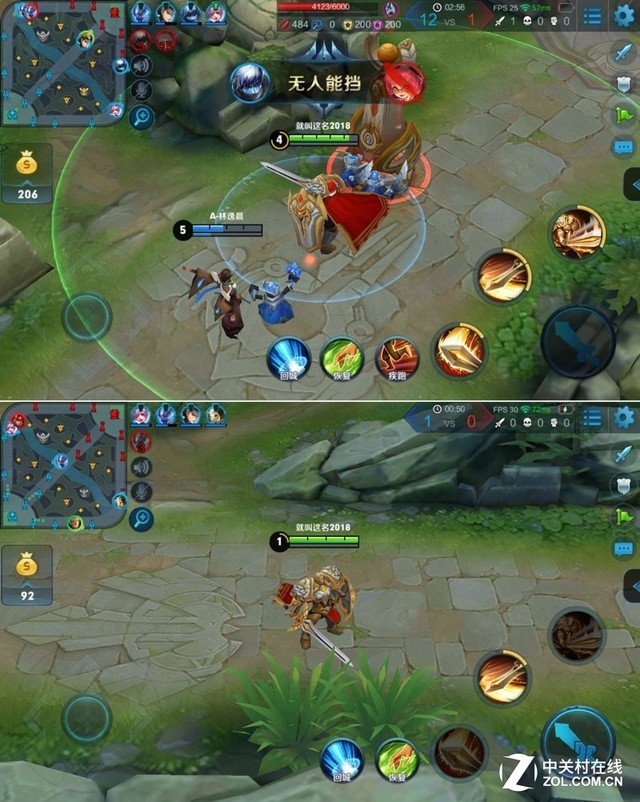Use Restore (恢复) in the 1 vs 0 match
Image resolution: width=640 pixels, height=802 pixels.
396,759
